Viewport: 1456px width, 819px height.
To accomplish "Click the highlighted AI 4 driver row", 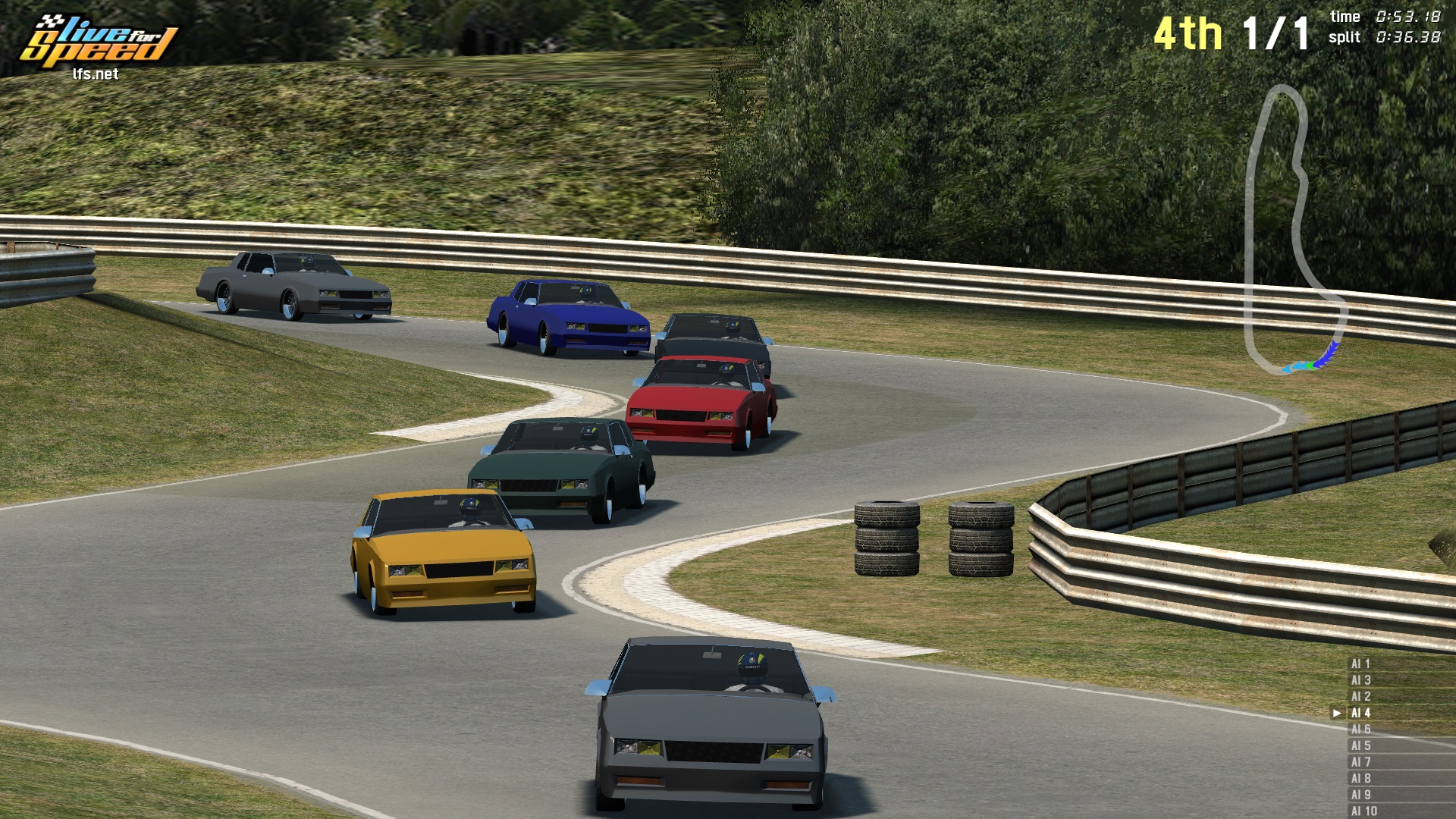I will coord(1360,713).
